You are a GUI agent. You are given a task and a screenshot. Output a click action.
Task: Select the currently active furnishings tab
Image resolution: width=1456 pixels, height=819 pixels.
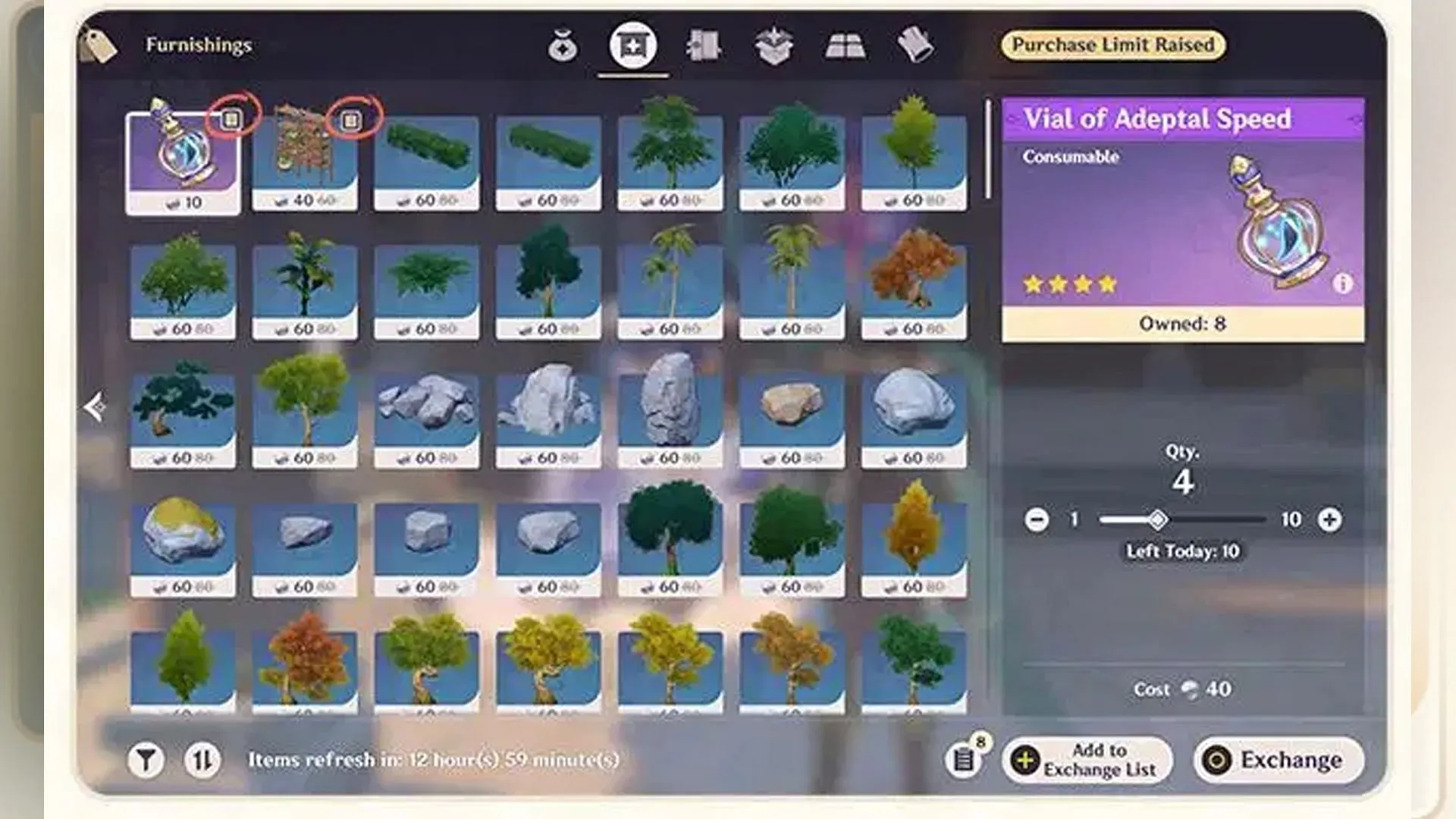[x=632, y=46]
